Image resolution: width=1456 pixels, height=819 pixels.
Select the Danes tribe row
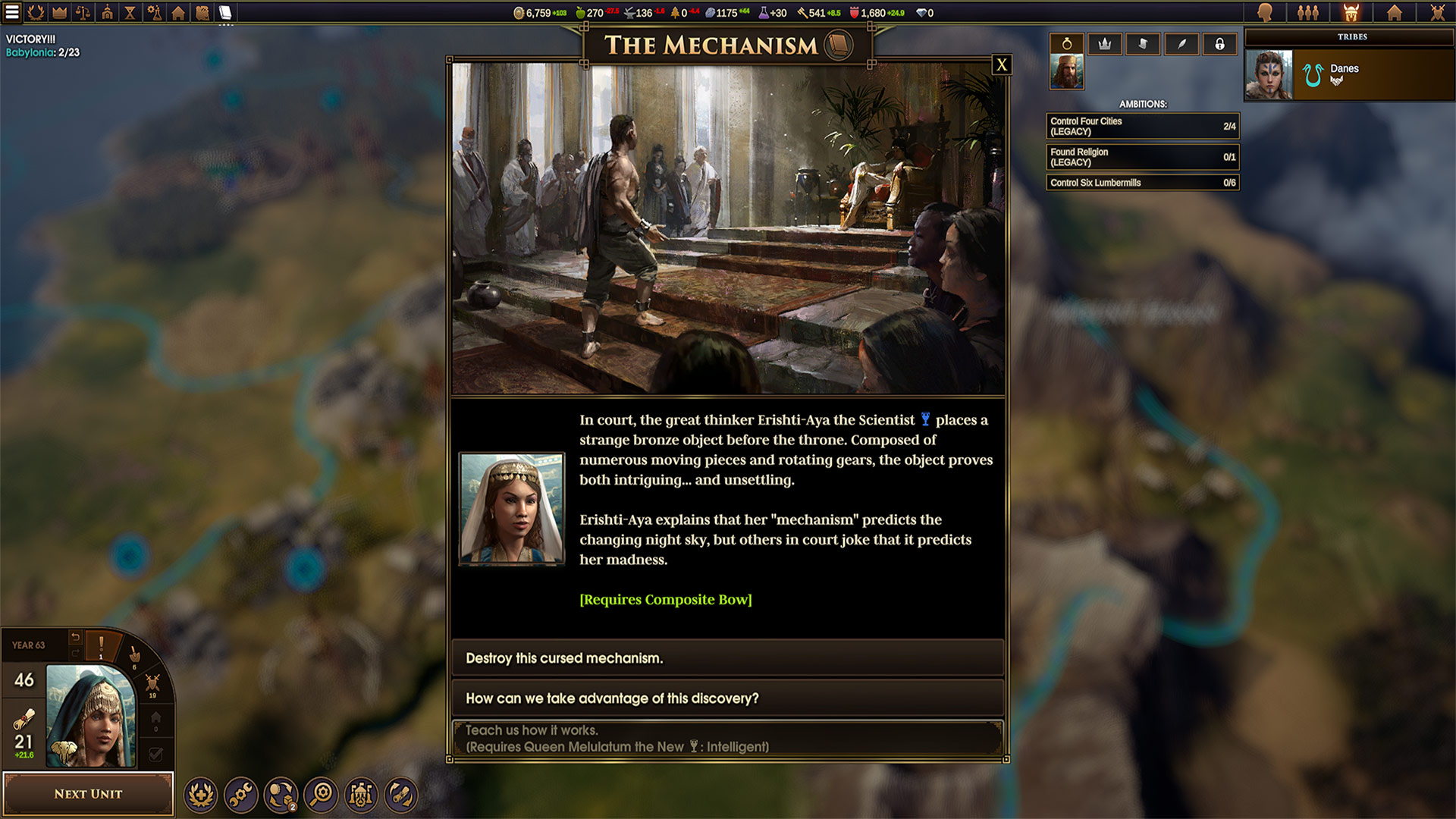(x=1350, y=74)
